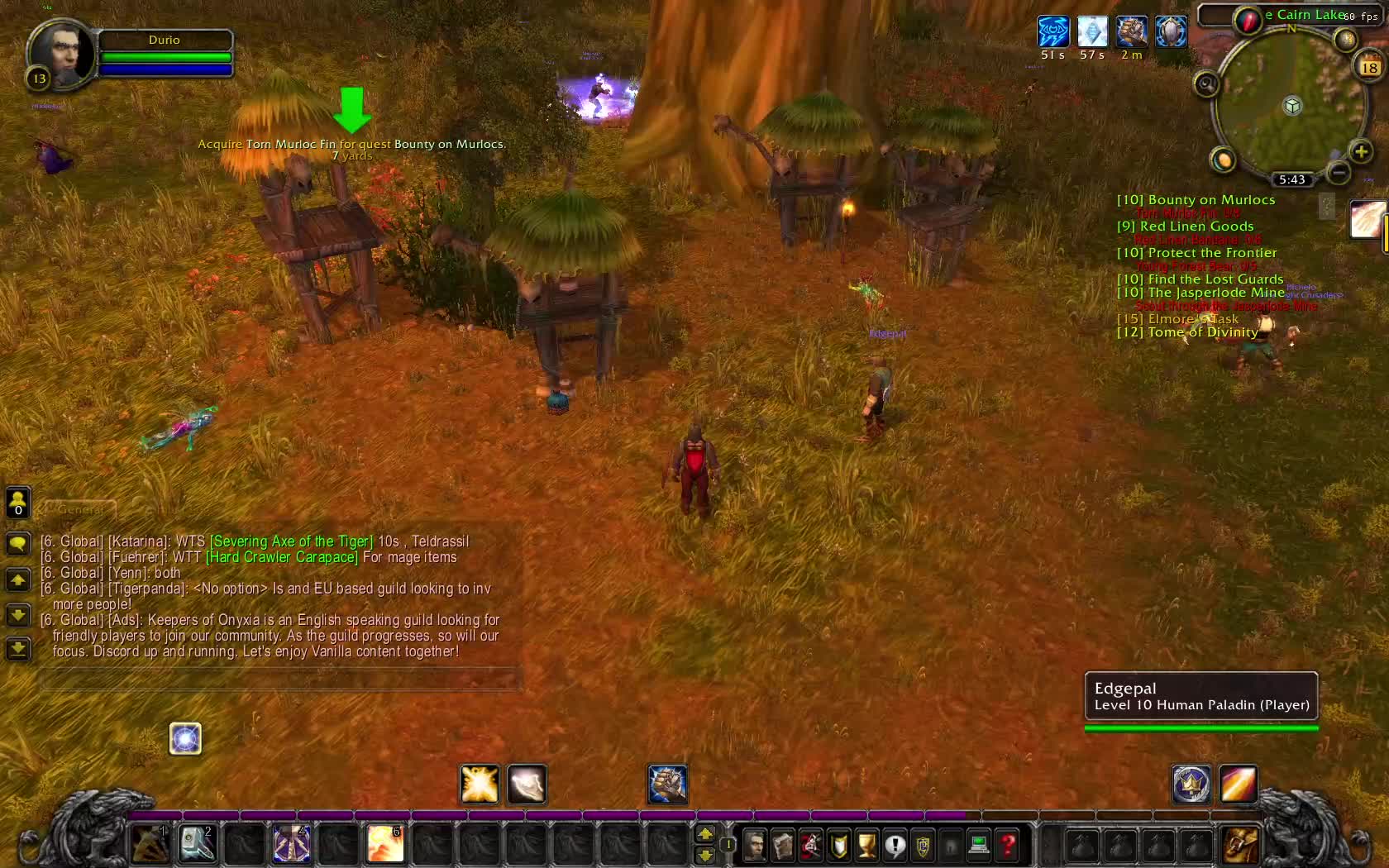Click the Severing Axe of the Tiger item link
The image size is (1389, 868).
(291, 541)
